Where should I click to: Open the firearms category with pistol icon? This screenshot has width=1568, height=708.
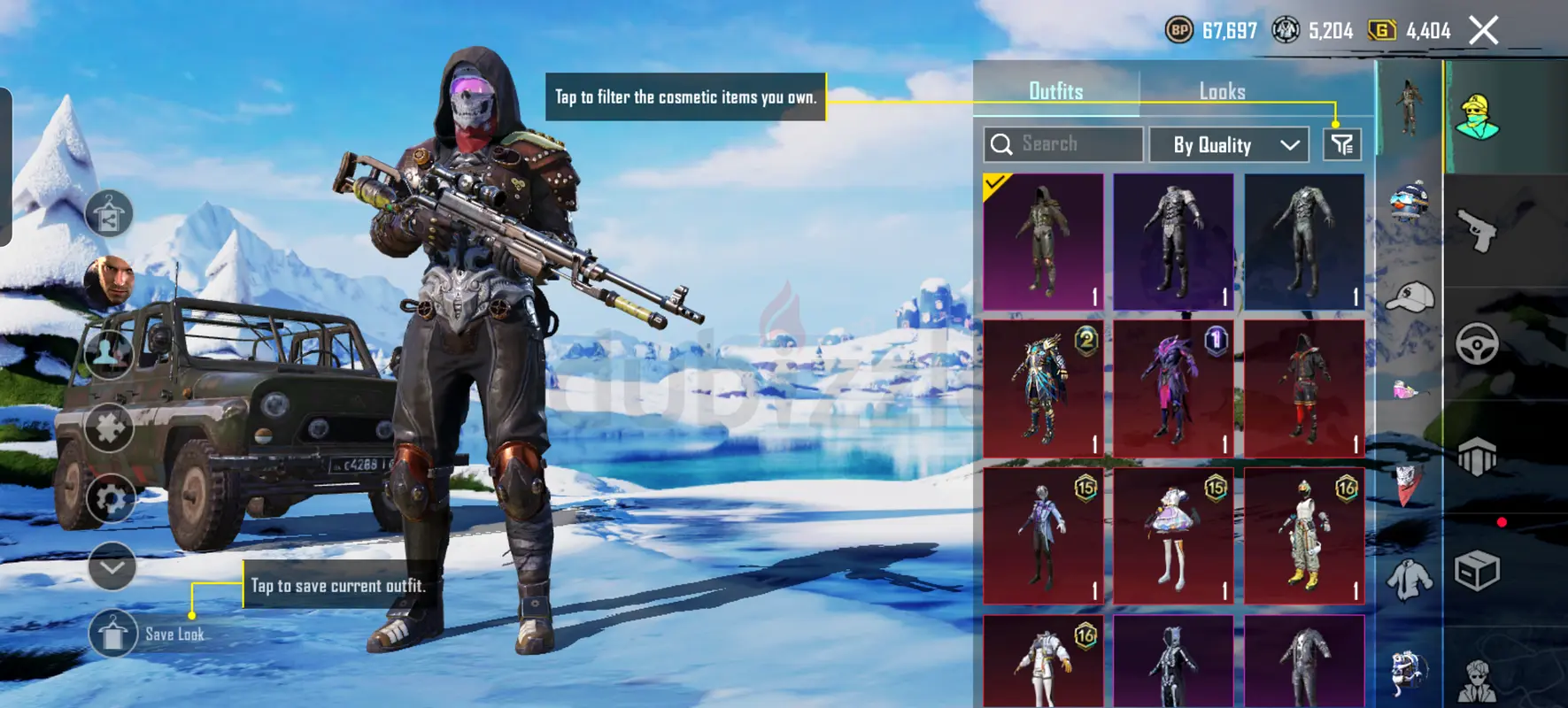point(1477,231)
